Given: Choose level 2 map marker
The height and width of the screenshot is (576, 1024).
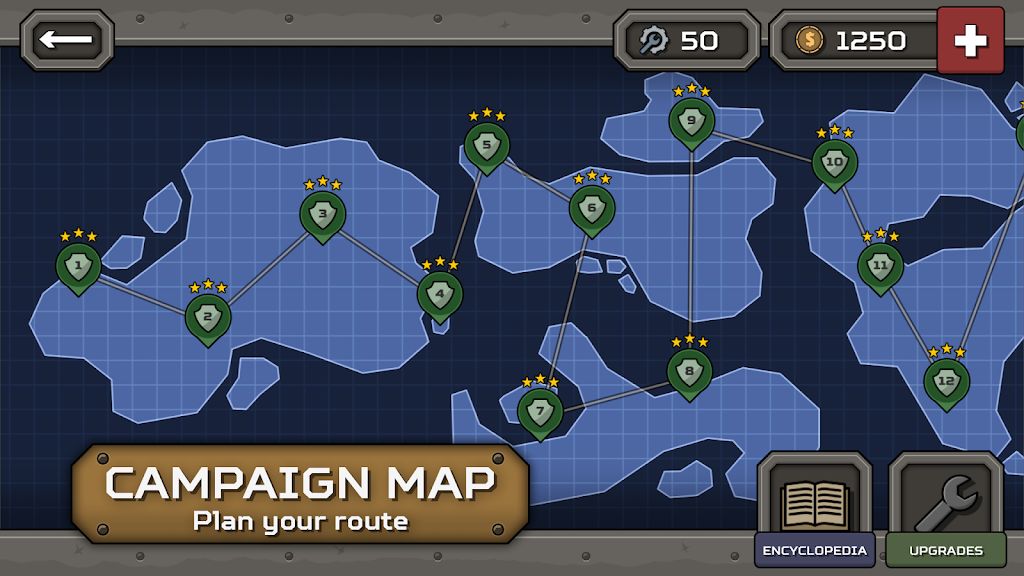Looking at the screenshot, I should tap(207, 318).
